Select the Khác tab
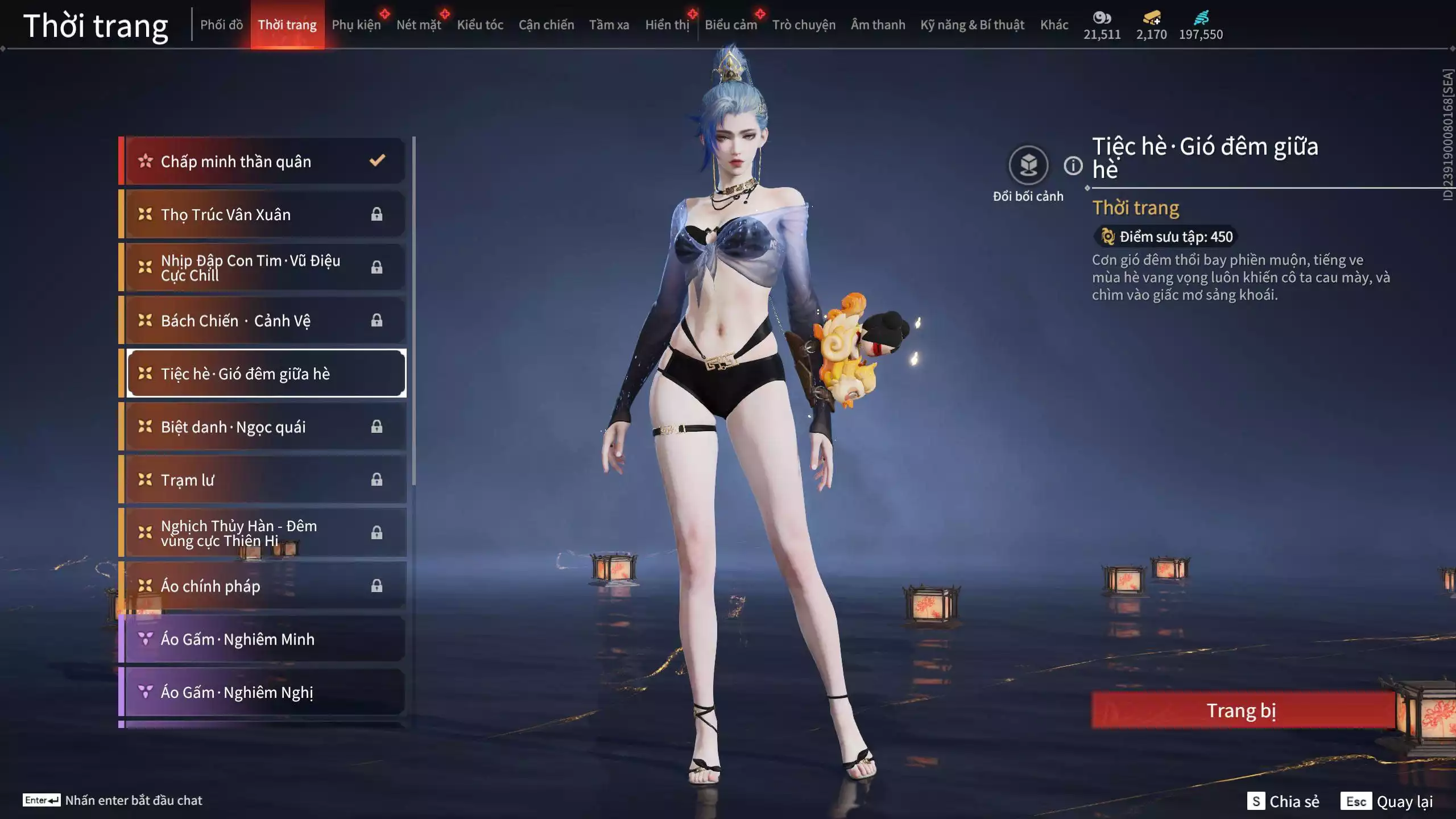1456x819 pixels. click(1054, 25)
